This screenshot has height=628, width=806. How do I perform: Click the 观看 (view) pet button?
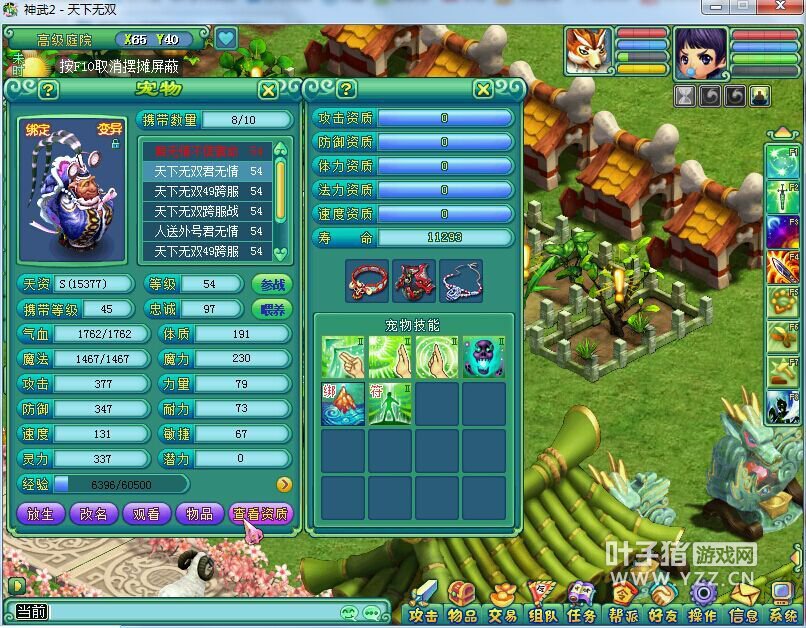[147, 513]
